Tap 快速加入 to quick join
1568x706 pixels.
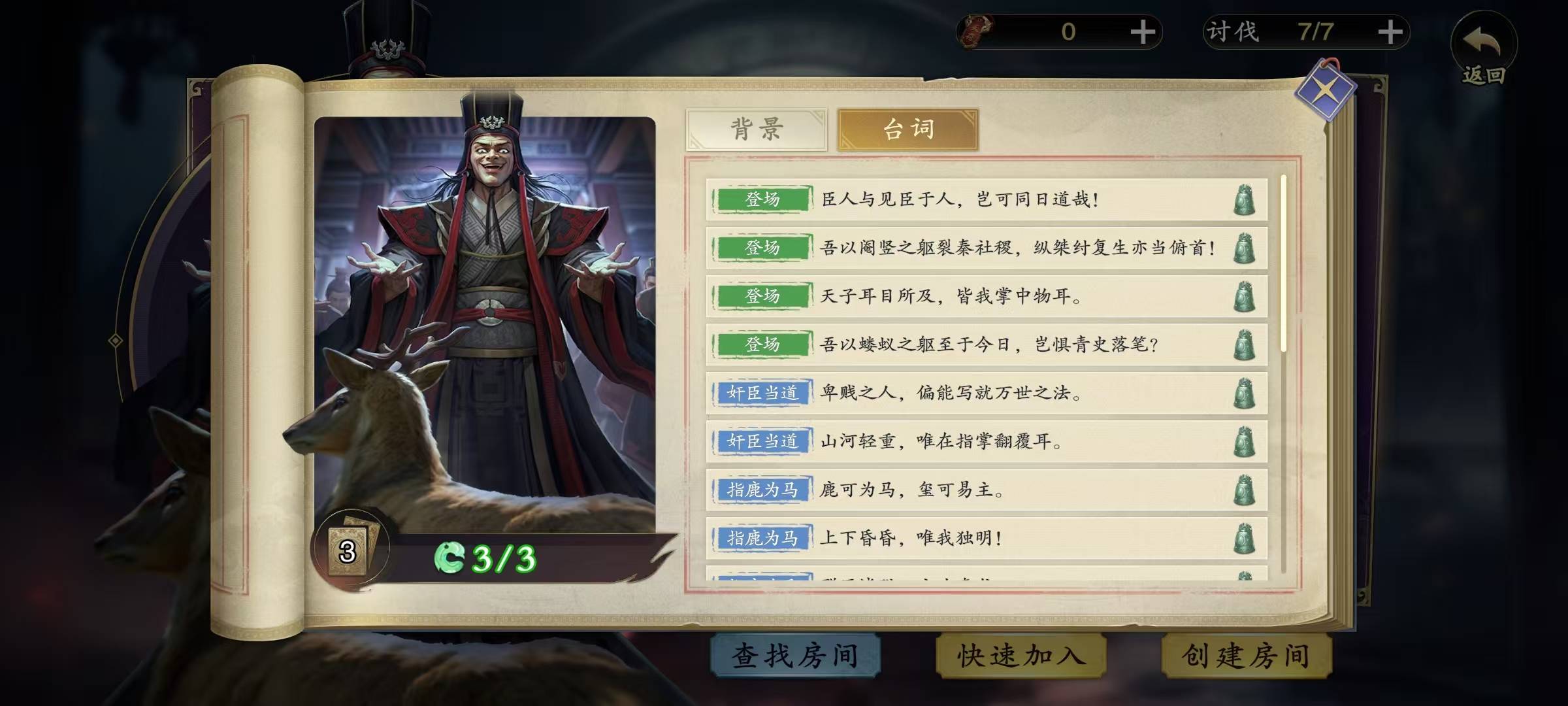1021,656
